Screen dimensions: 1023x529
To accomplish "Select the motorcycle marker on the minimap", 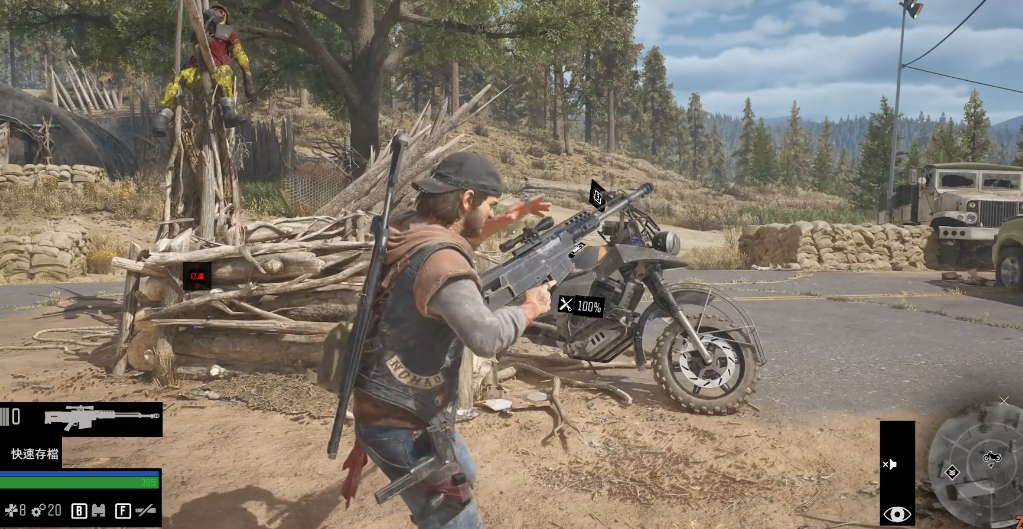I will click(991, 458).
